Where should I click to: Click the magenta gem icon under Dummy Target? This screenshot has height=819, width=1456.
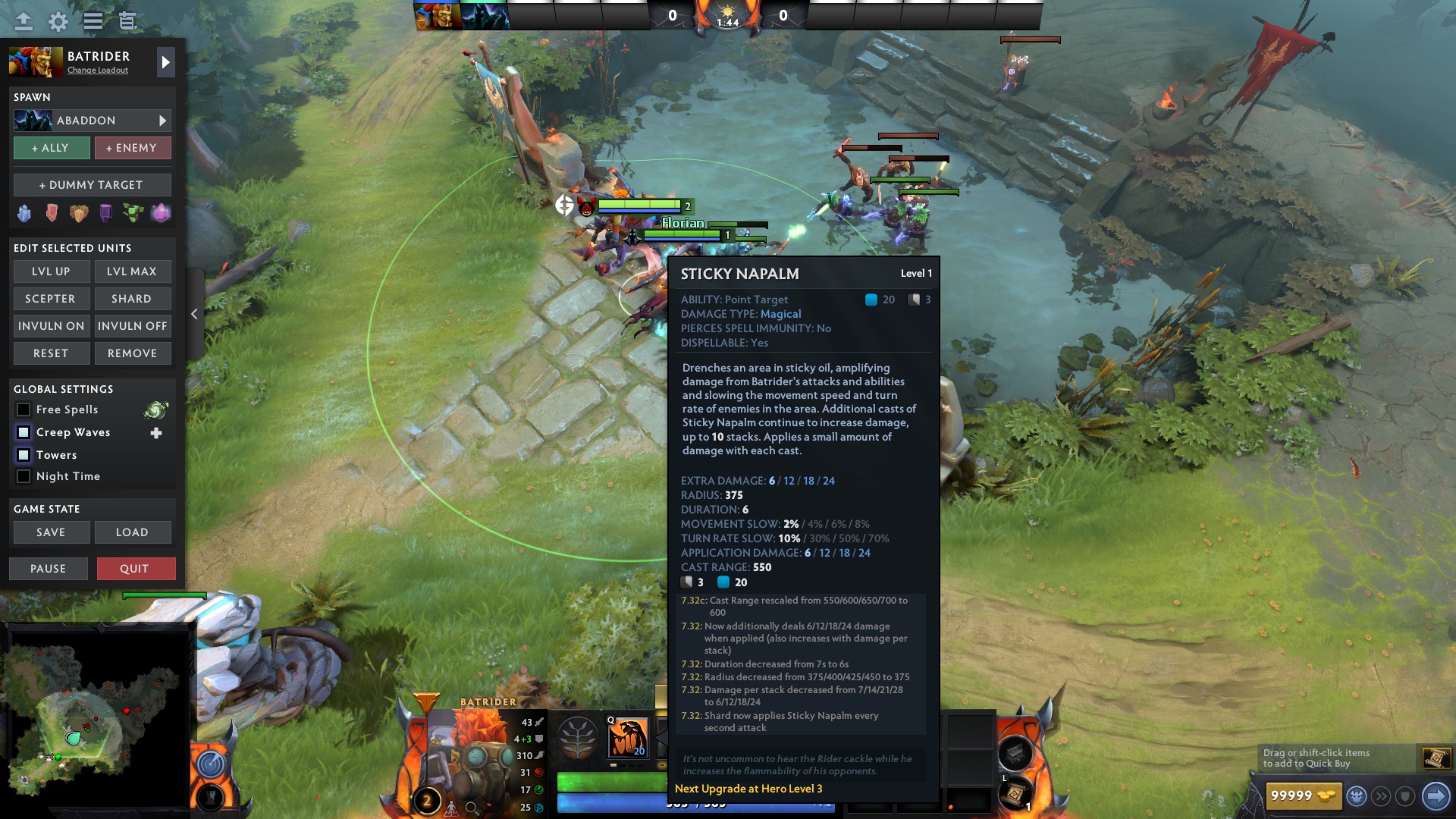click(x=161, y=213)
